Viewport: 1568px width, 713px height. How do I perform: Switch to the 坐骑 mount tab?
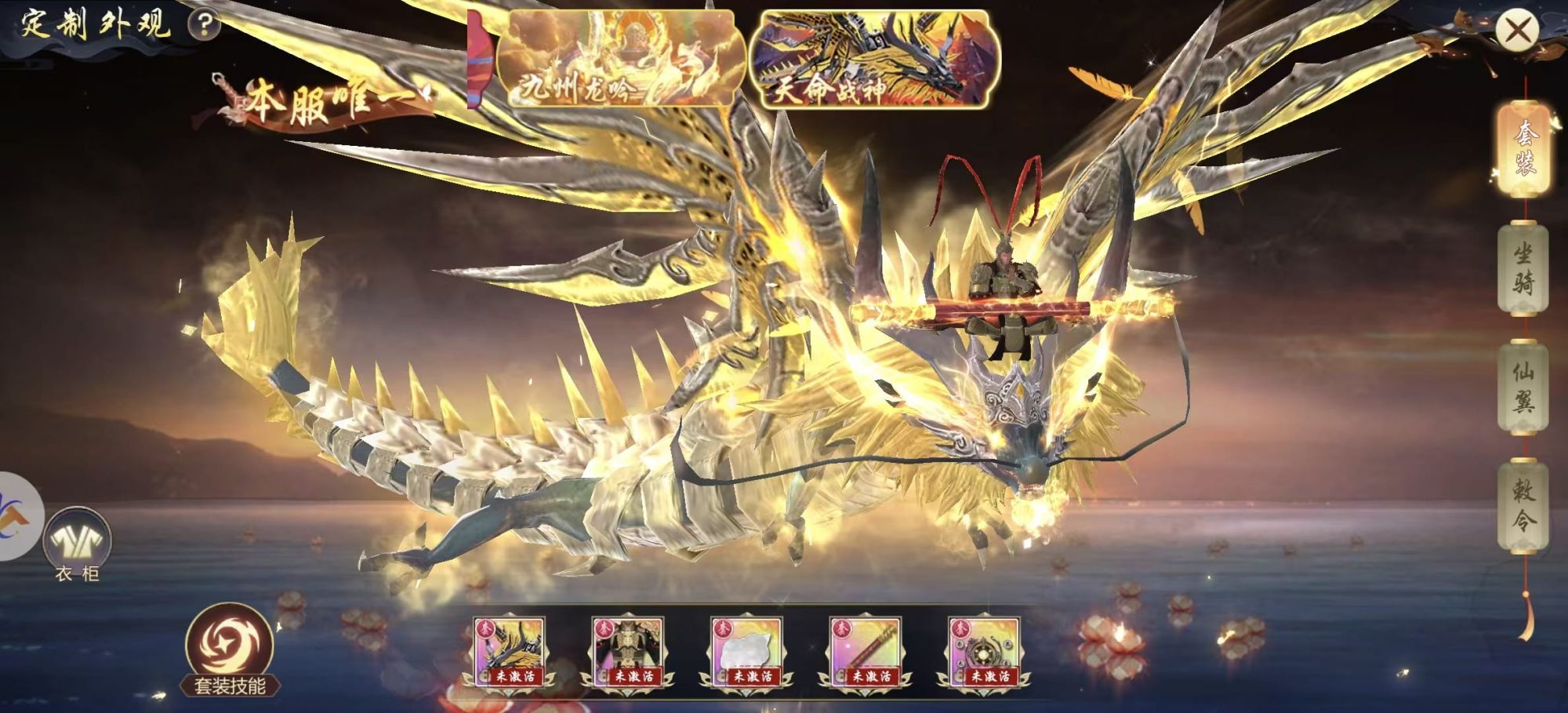coord(1523,268)
